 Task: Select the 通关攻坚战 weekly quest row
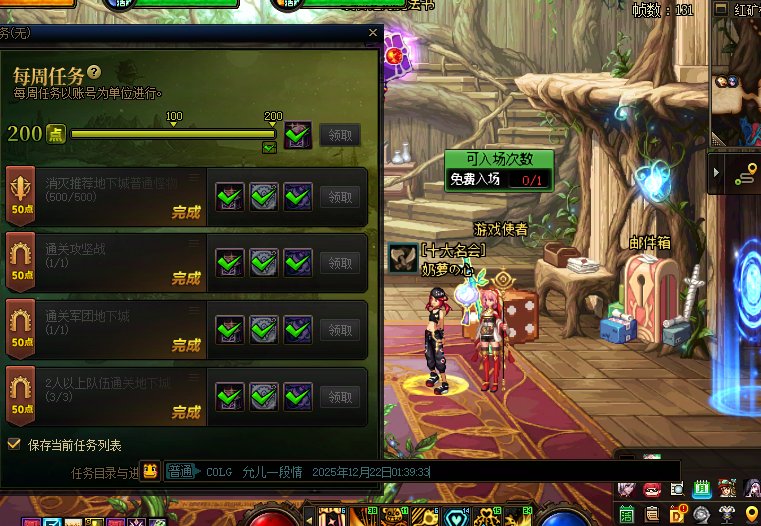point(110,263)
